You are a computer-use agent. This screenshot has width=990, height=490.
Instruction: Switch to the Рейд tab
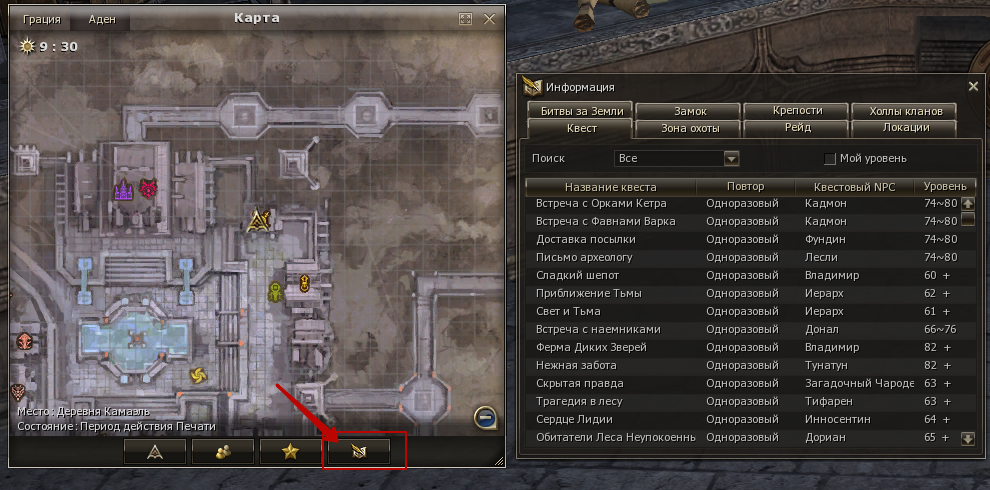[797, 128]
